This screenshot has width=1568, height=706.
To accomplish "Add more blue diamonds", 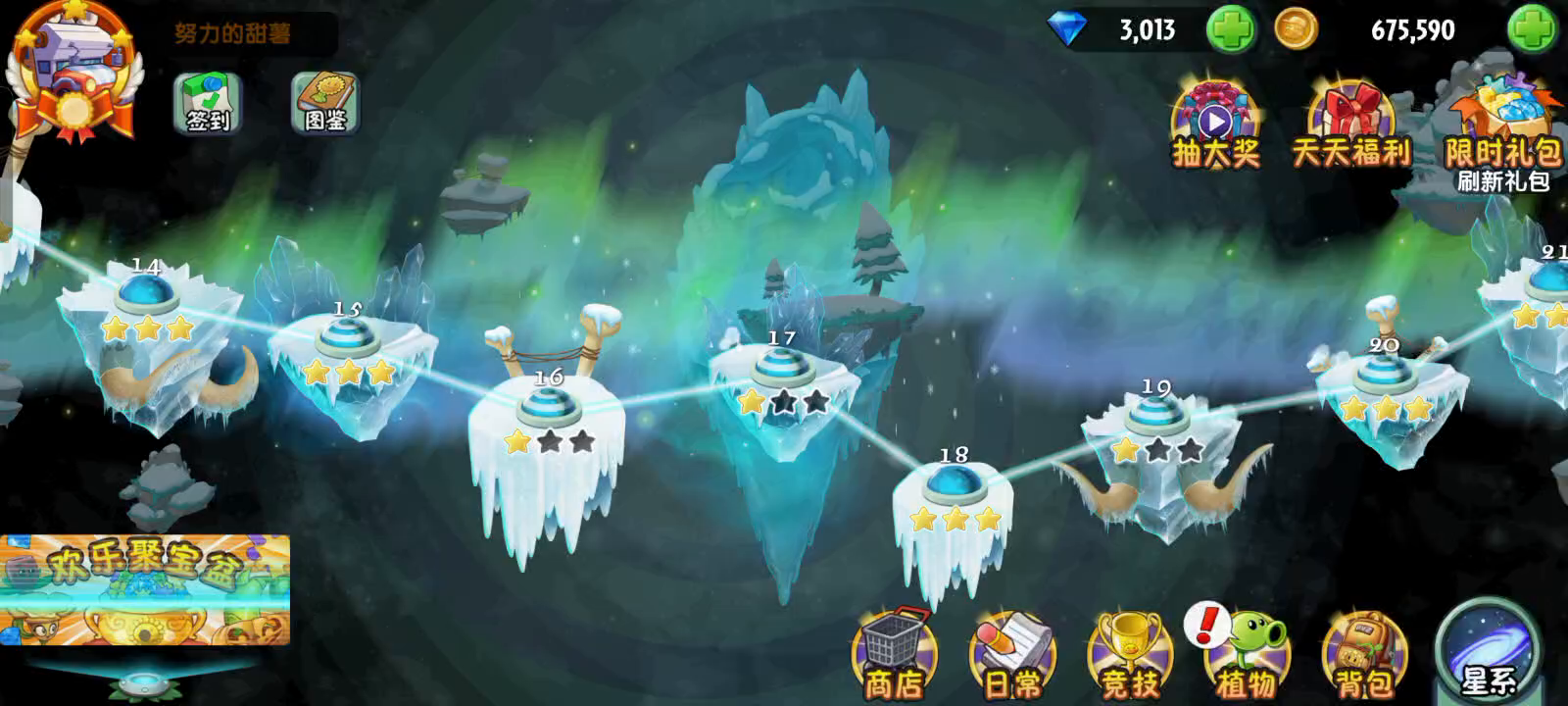I will [x=1230, y=29].
